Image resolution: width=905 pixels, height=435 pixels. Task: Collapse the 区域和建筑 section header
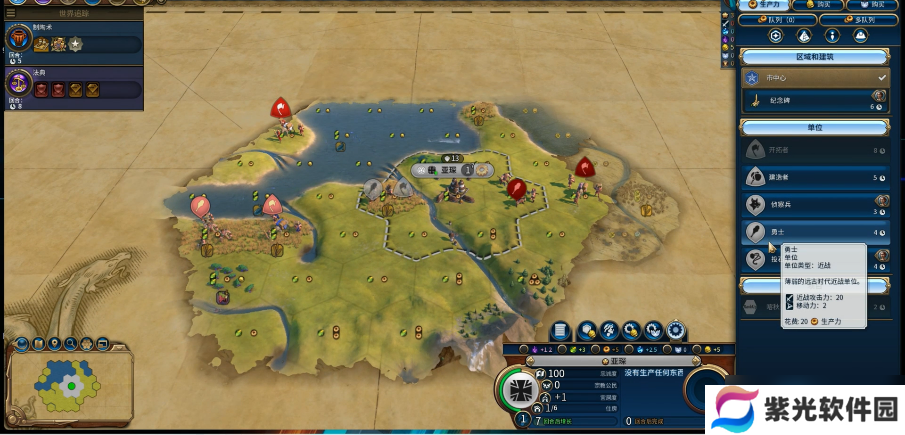coord(814,56)
